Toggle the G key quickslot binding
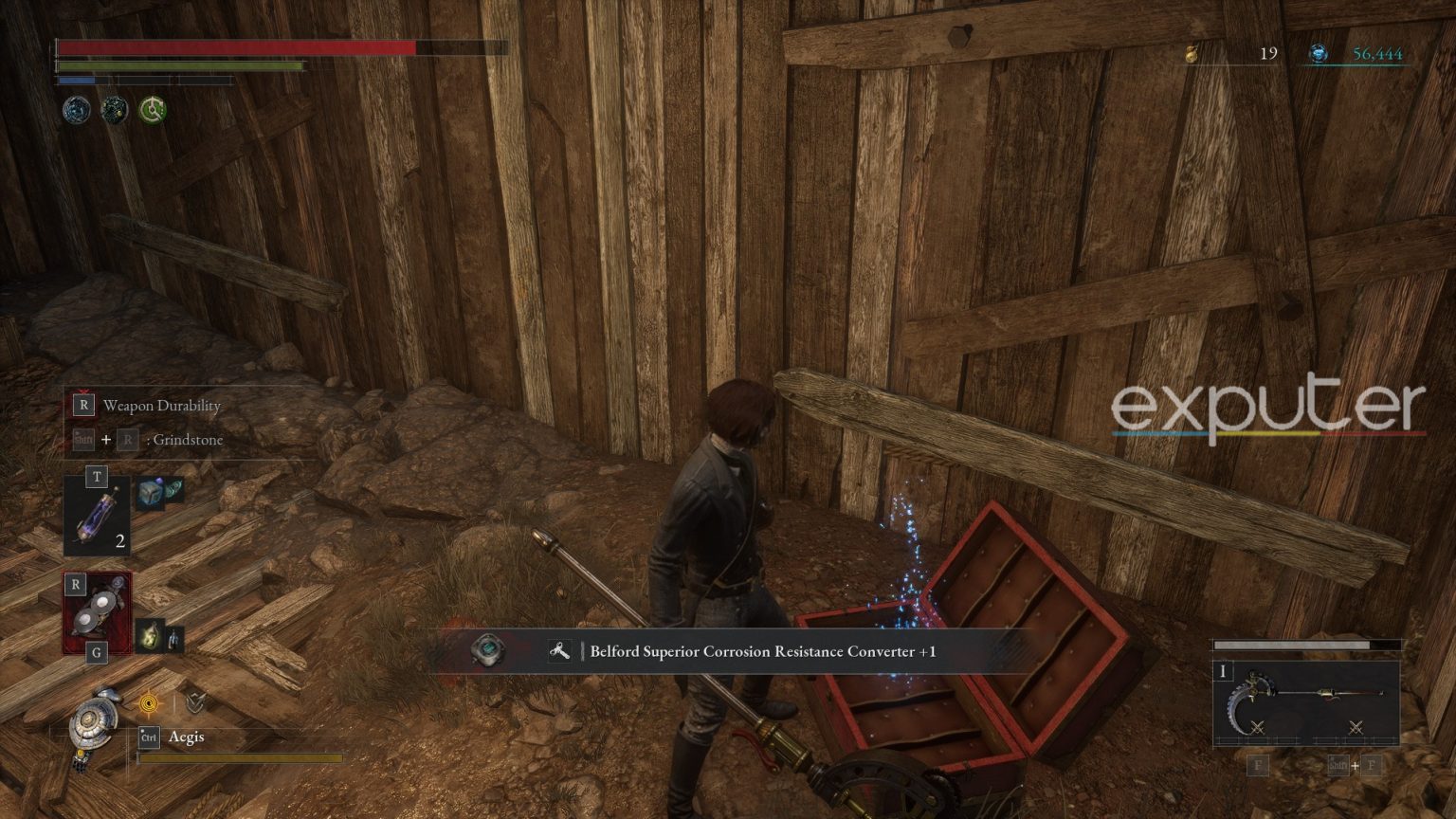The height and width of the screenshot is (819, 1456). pyautogui.click(x=96, y=651)
